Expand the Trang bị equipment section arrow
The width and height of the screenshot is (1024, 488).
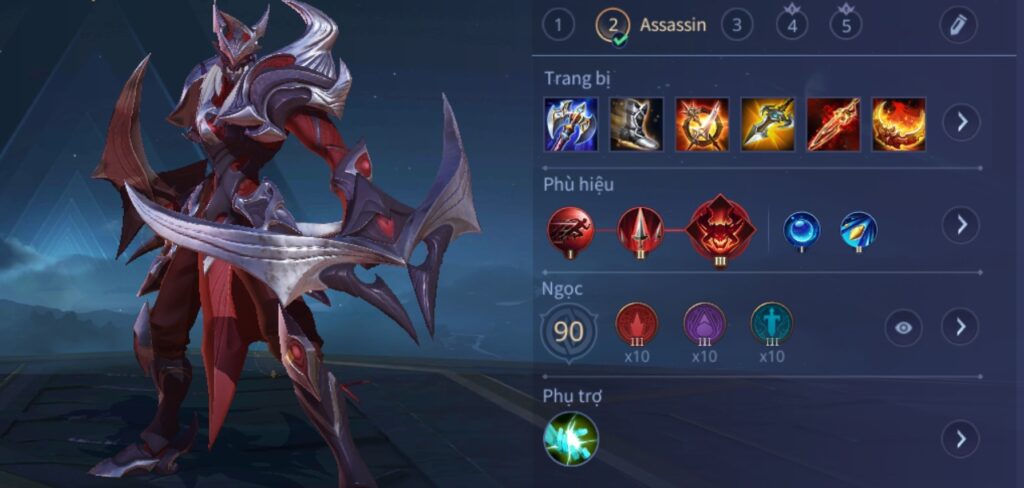(961, 122)
